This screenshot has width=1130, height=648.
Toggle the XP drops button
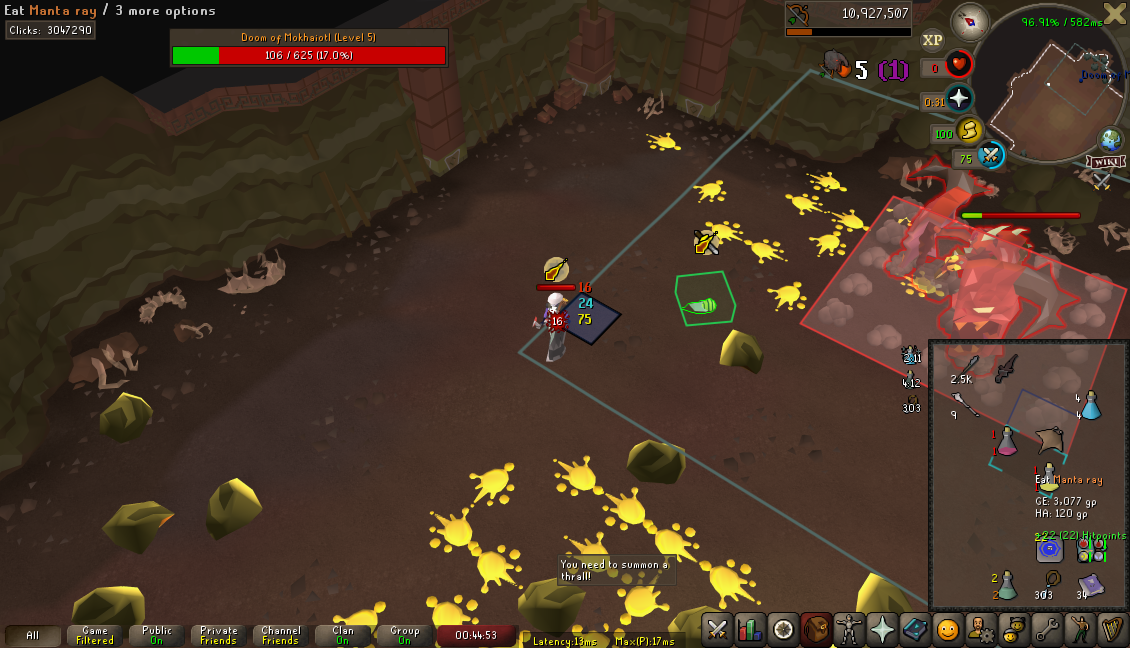click(932, 40)
